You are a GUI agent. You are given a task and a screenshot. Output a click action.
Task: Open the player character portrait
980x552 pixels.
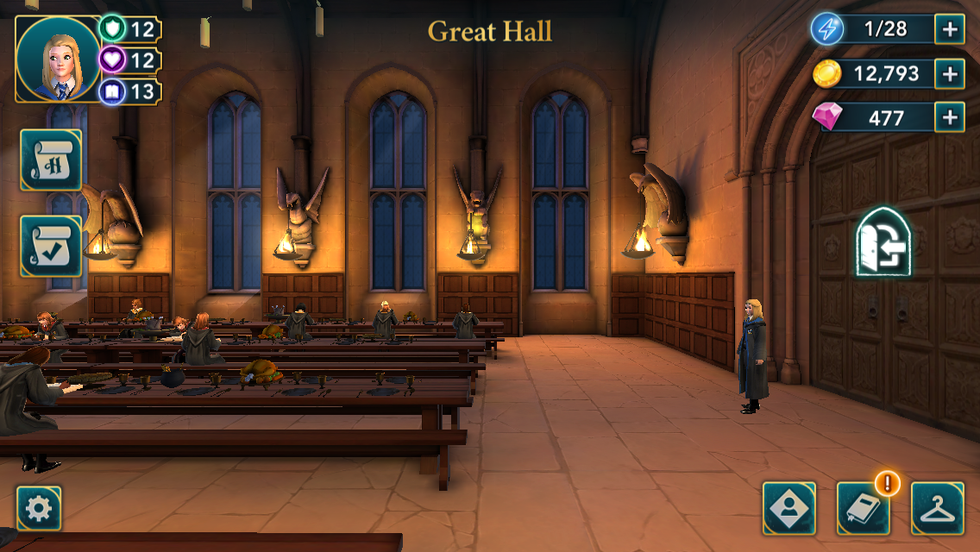click(59, 59)
